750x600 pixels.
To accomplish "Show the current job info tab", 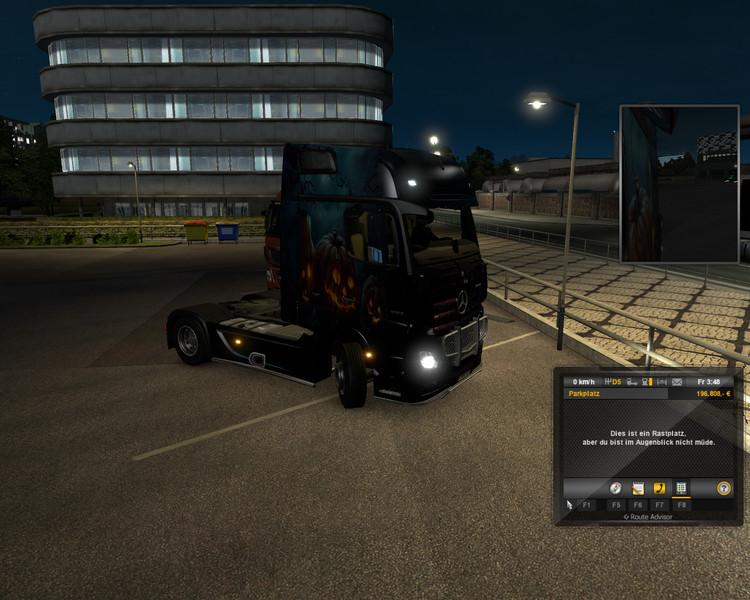I will tap(638, 488).
